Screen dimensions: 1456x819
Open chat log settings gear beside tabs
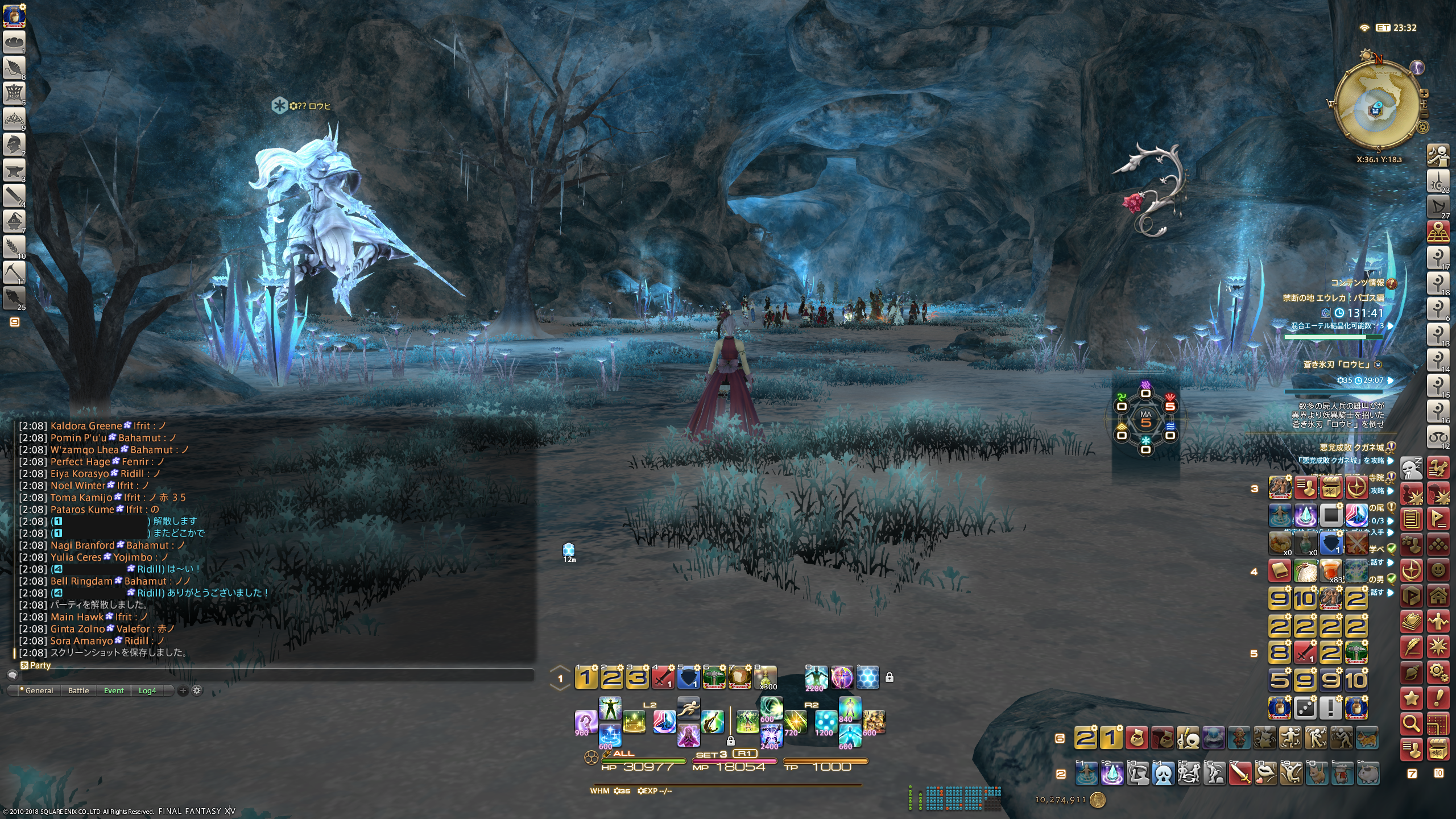pyautogui.click(x=197, y=690)
